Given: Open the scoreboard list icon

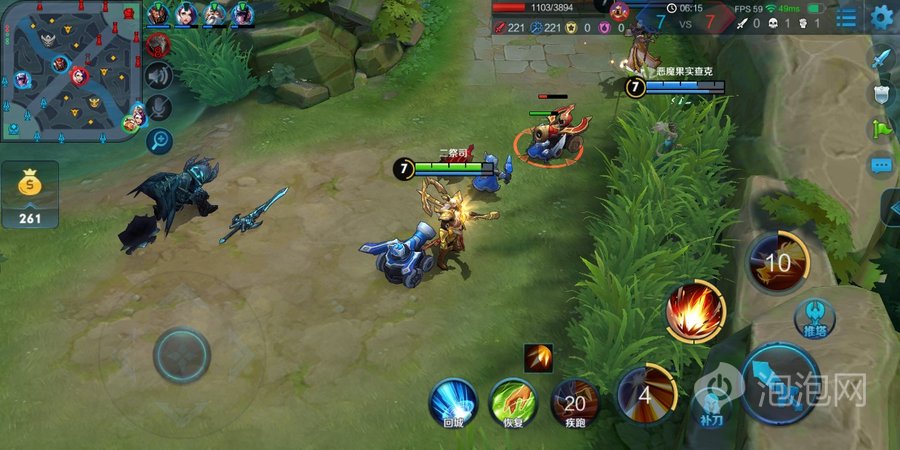Looking at the screenshot, I should (x=847, y=17).
